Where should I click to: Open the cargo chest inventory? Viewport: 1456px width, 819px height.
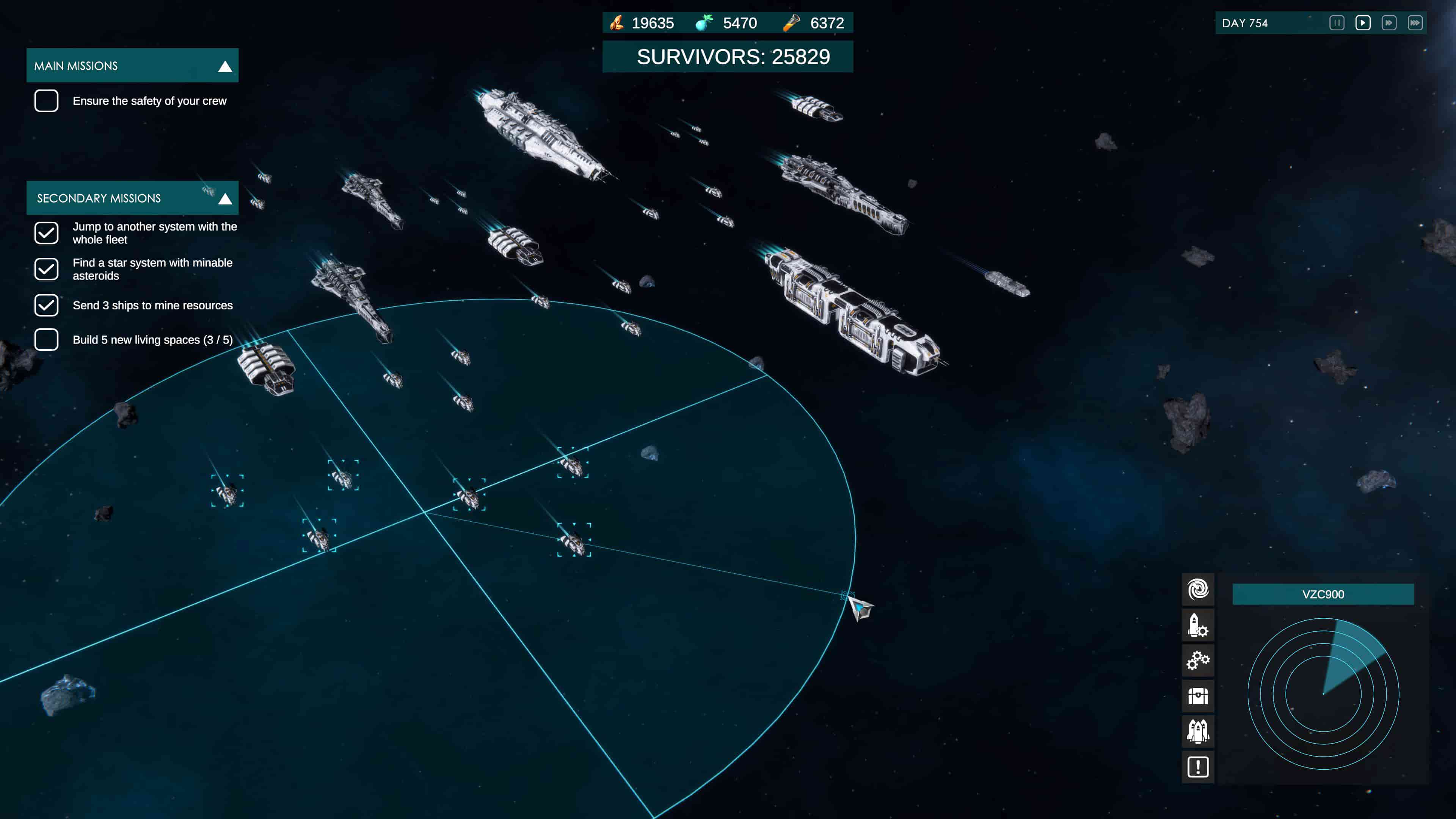tap(1198, 697)
